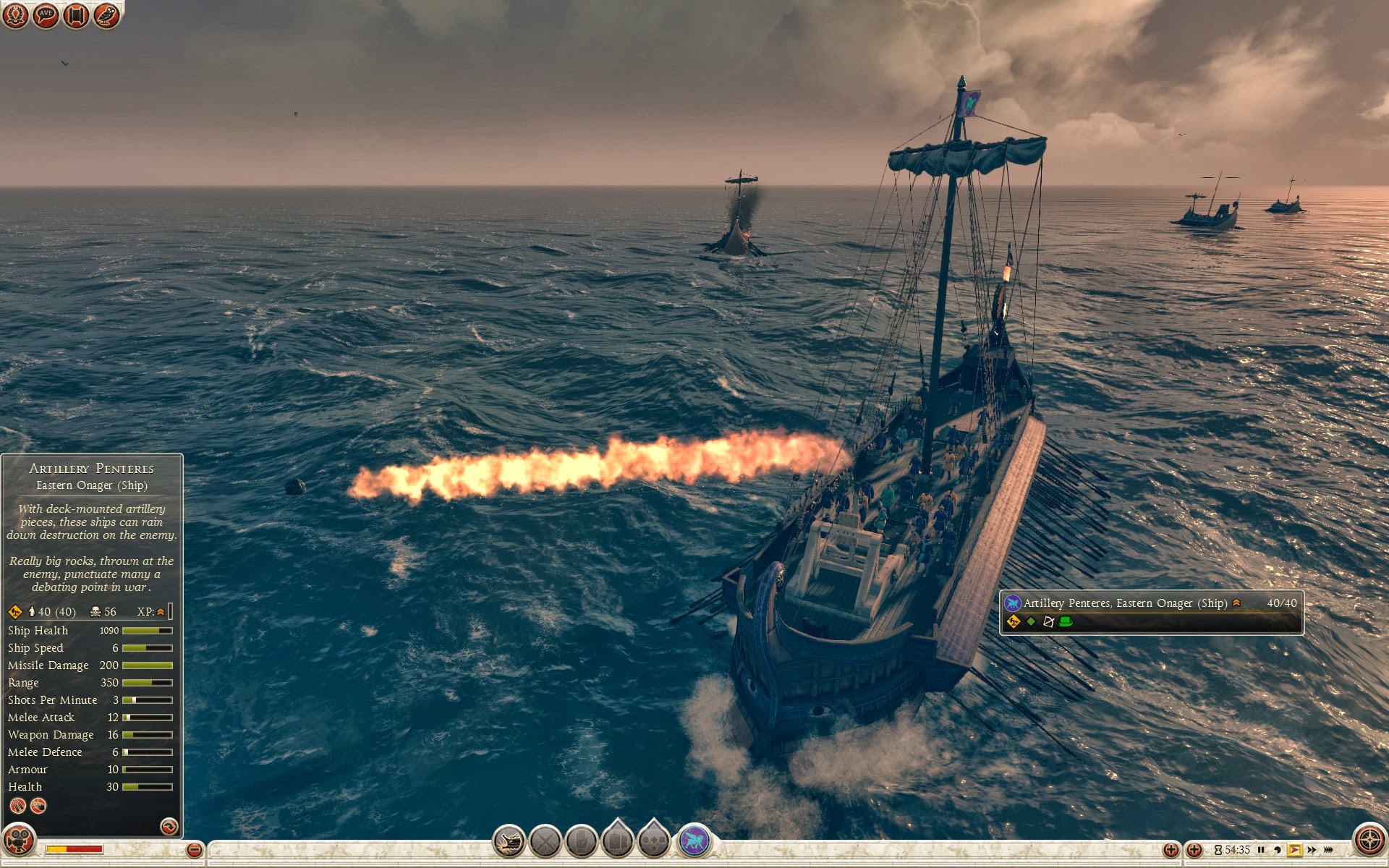Viewport: 1389px width, 868px height.
Task: Open the AVE chat speech bubble
Action: 46,15
